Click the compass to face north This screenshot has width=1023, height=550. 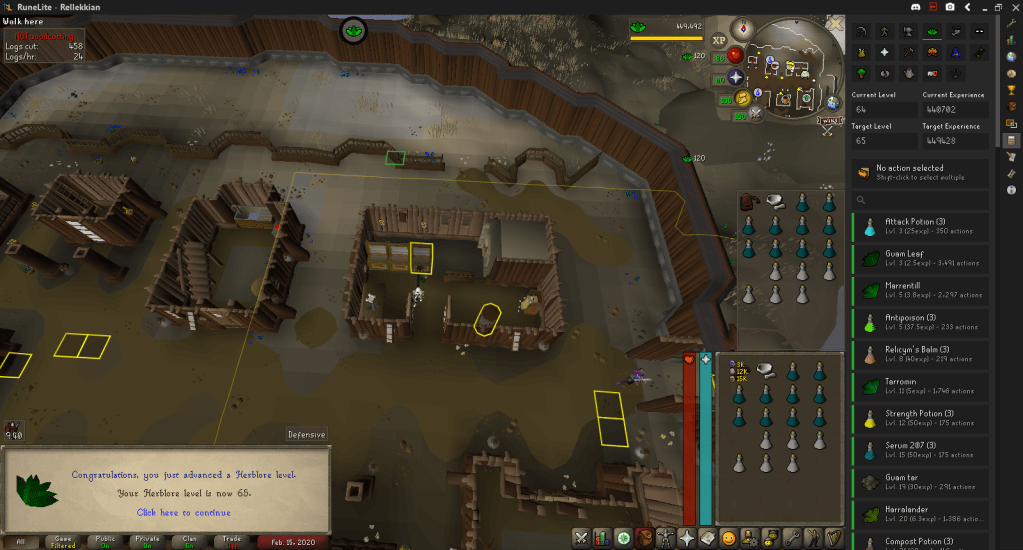(x=743, y=30)
